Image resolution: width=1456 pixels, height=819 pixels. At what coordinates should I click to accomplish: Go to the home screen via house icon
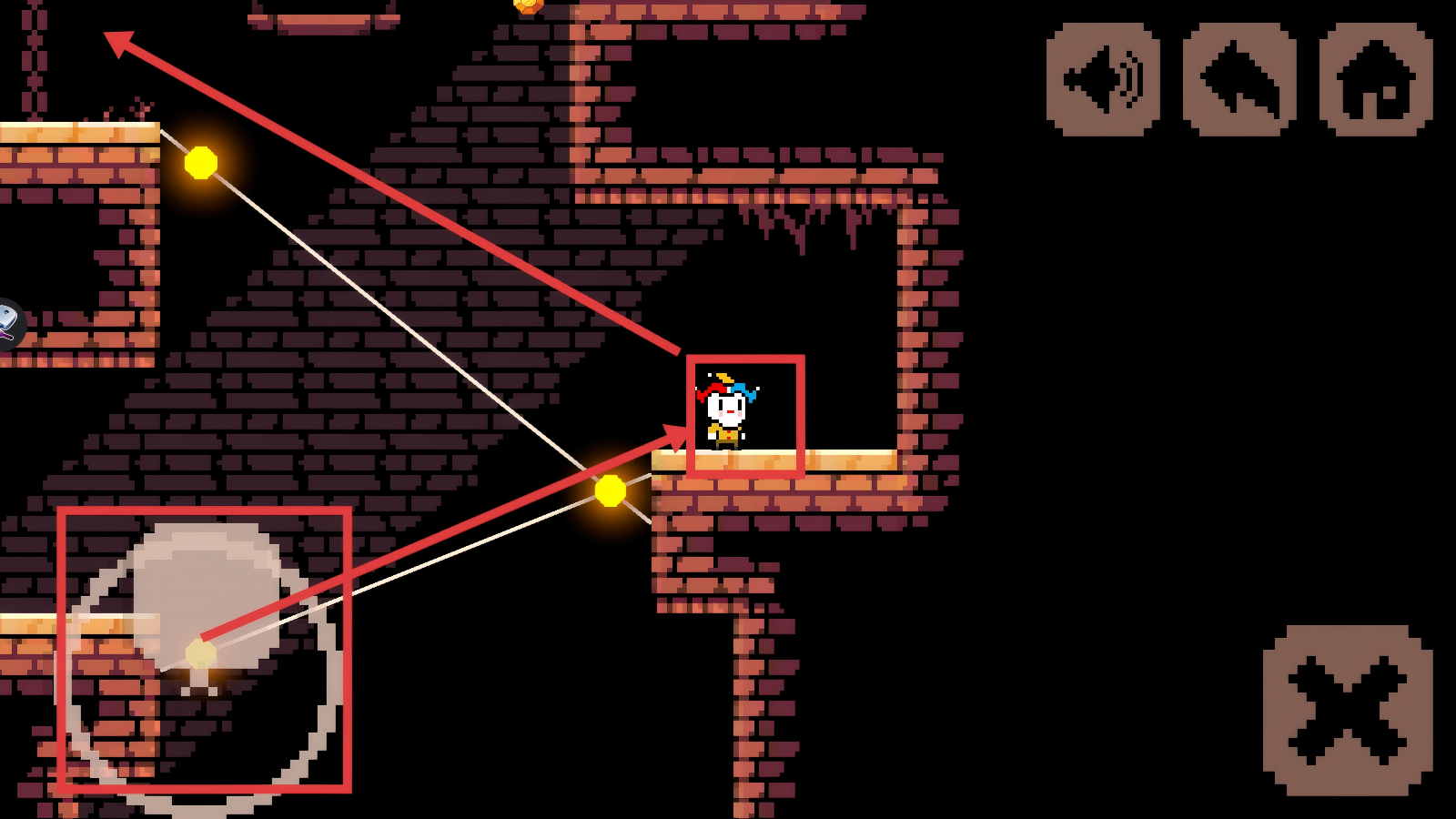1376,80
